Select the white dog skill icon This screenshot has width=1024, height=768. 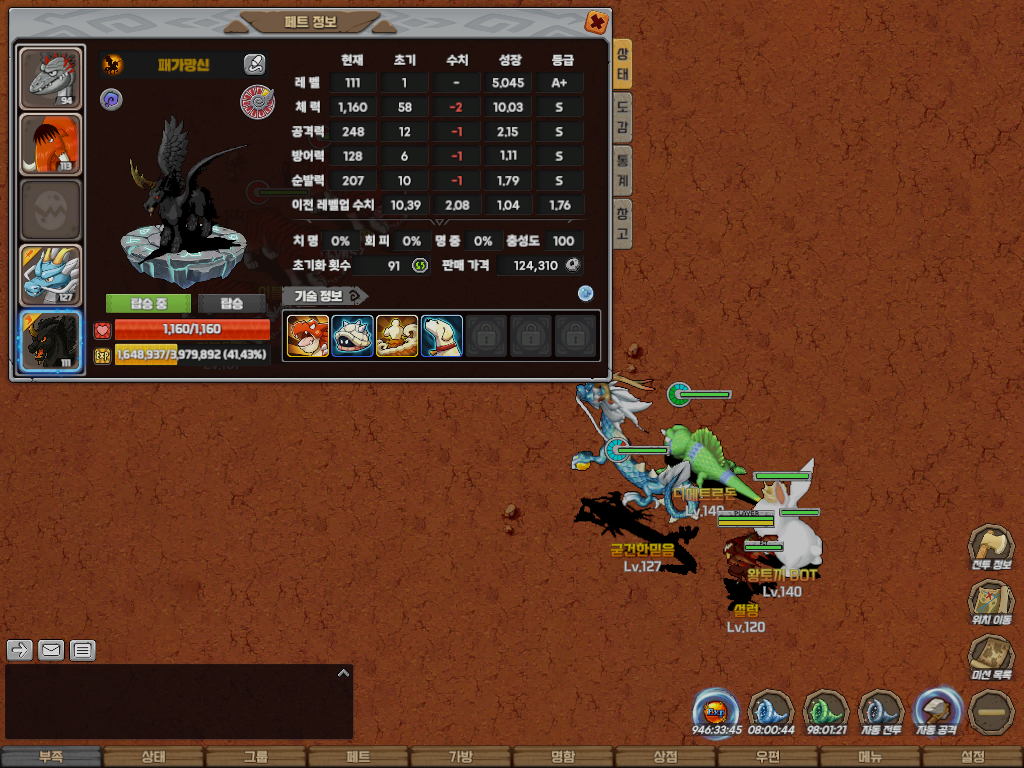tap(441, 336)
